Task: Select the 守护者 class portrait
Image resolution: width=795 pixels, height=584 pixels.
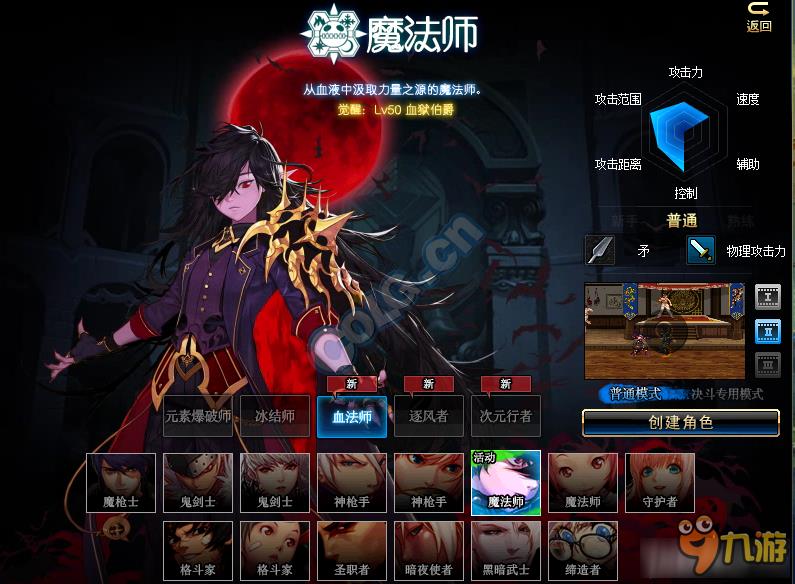Action: pos(660,483)
